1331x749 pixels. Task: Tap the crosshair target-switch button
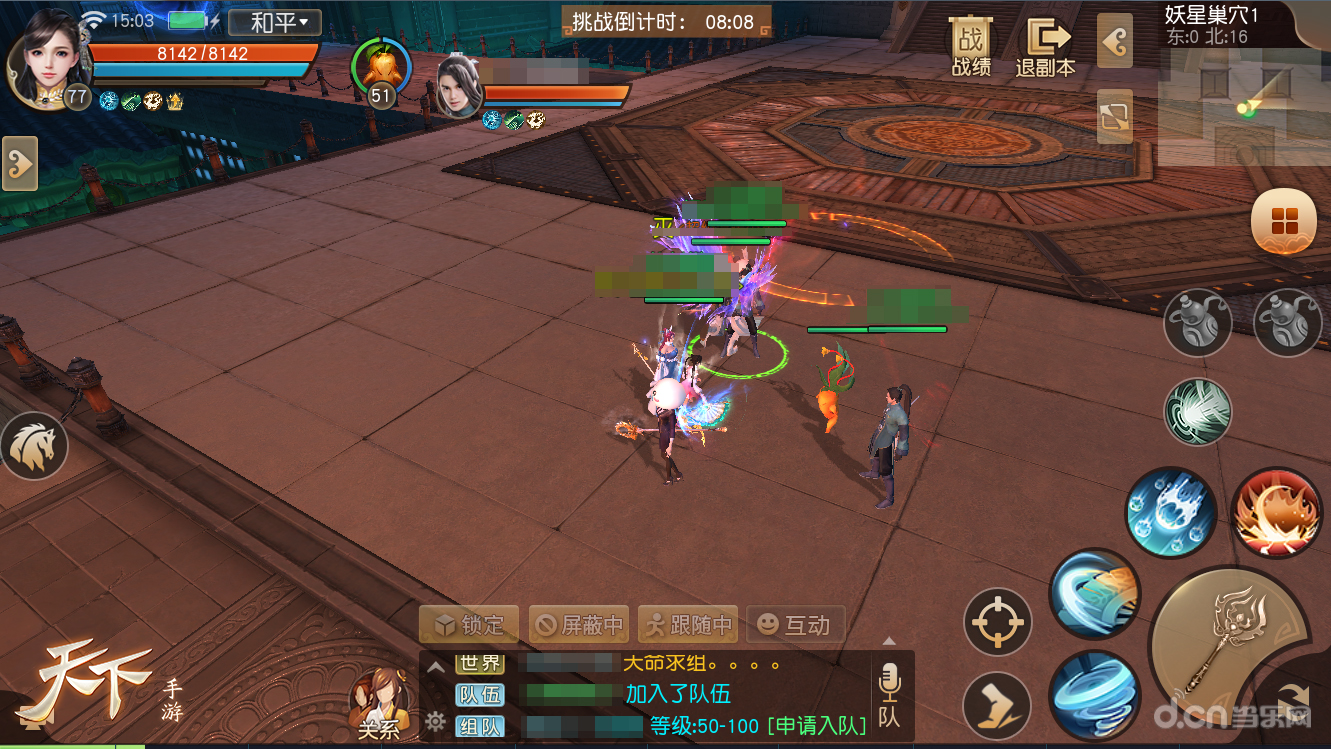click(997, 622)
